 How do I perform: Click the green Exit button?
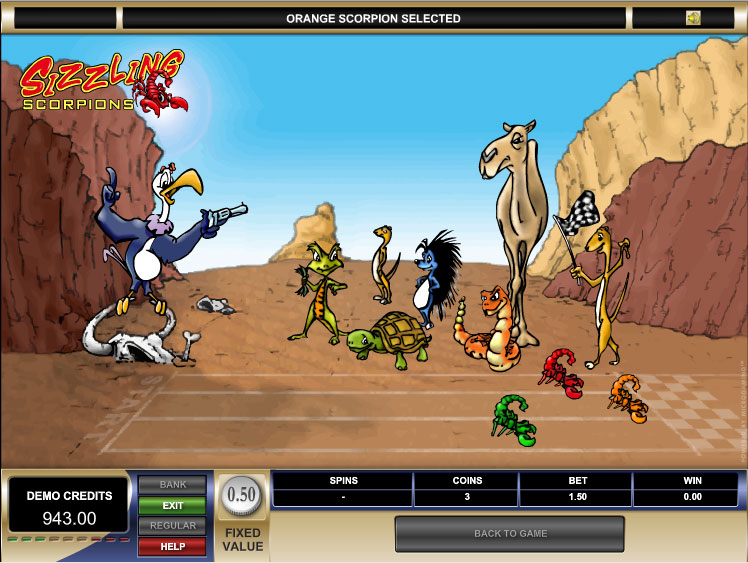coord(172,506)
